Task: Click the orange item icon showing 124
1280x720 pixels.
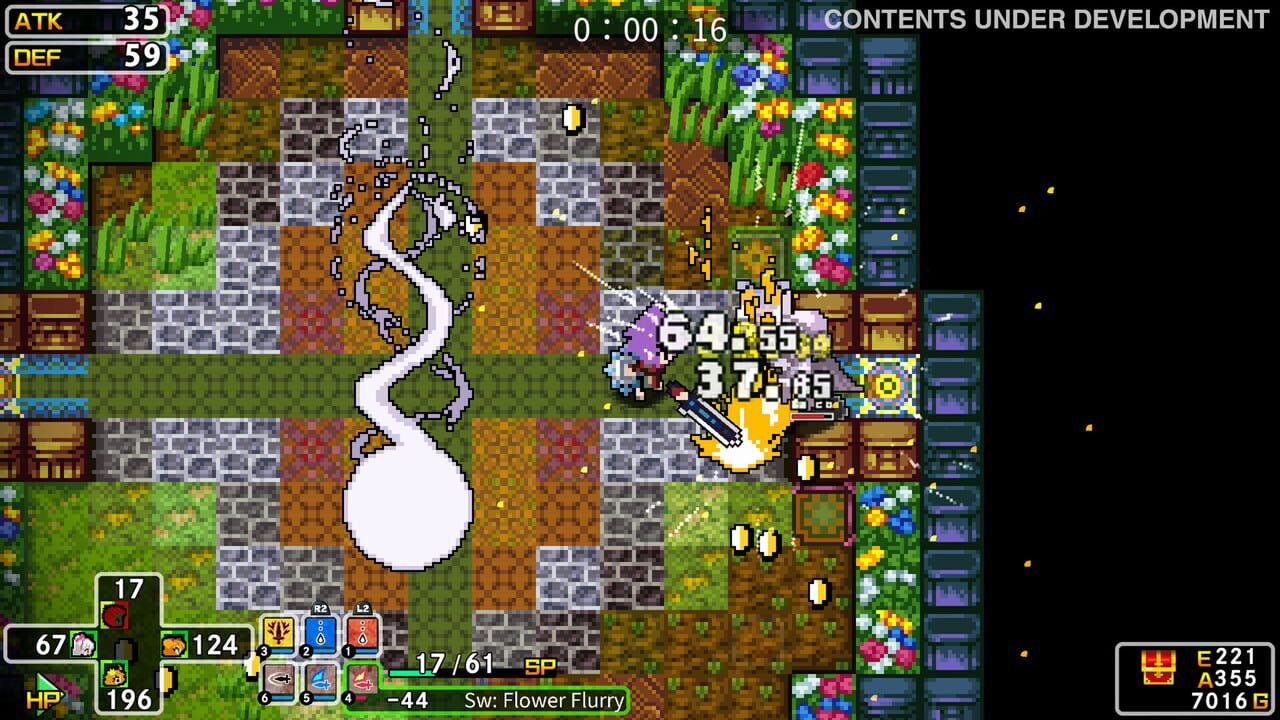Action: (x=174, y=644)
